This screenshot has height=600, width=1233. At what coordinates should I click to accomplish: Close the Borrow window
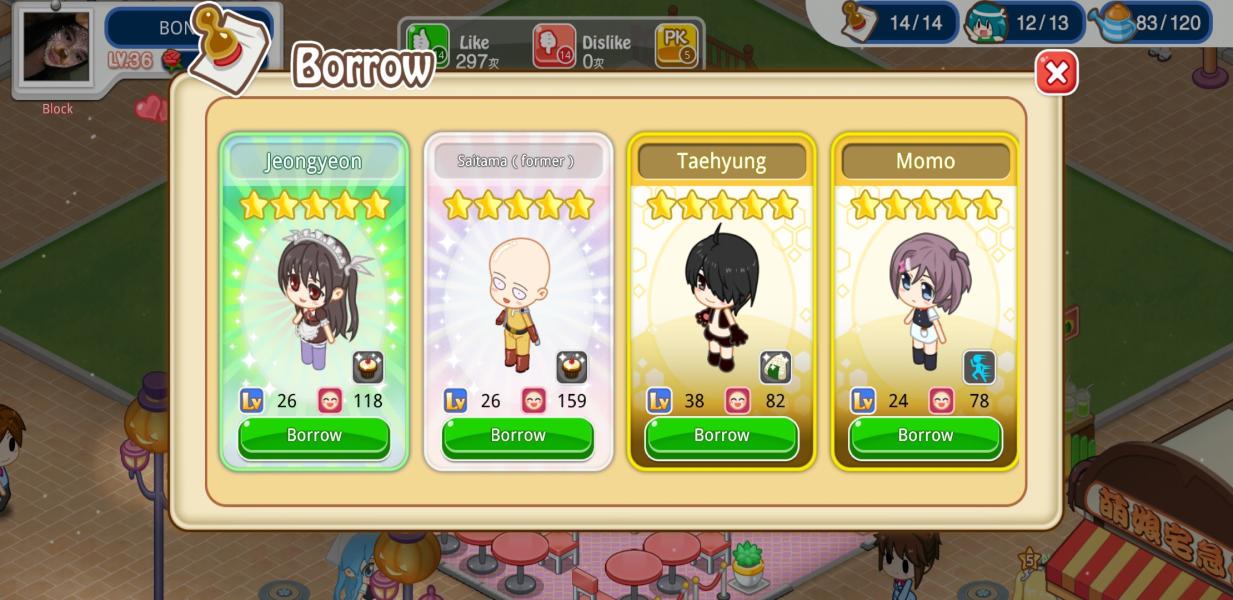point(1056,73)
